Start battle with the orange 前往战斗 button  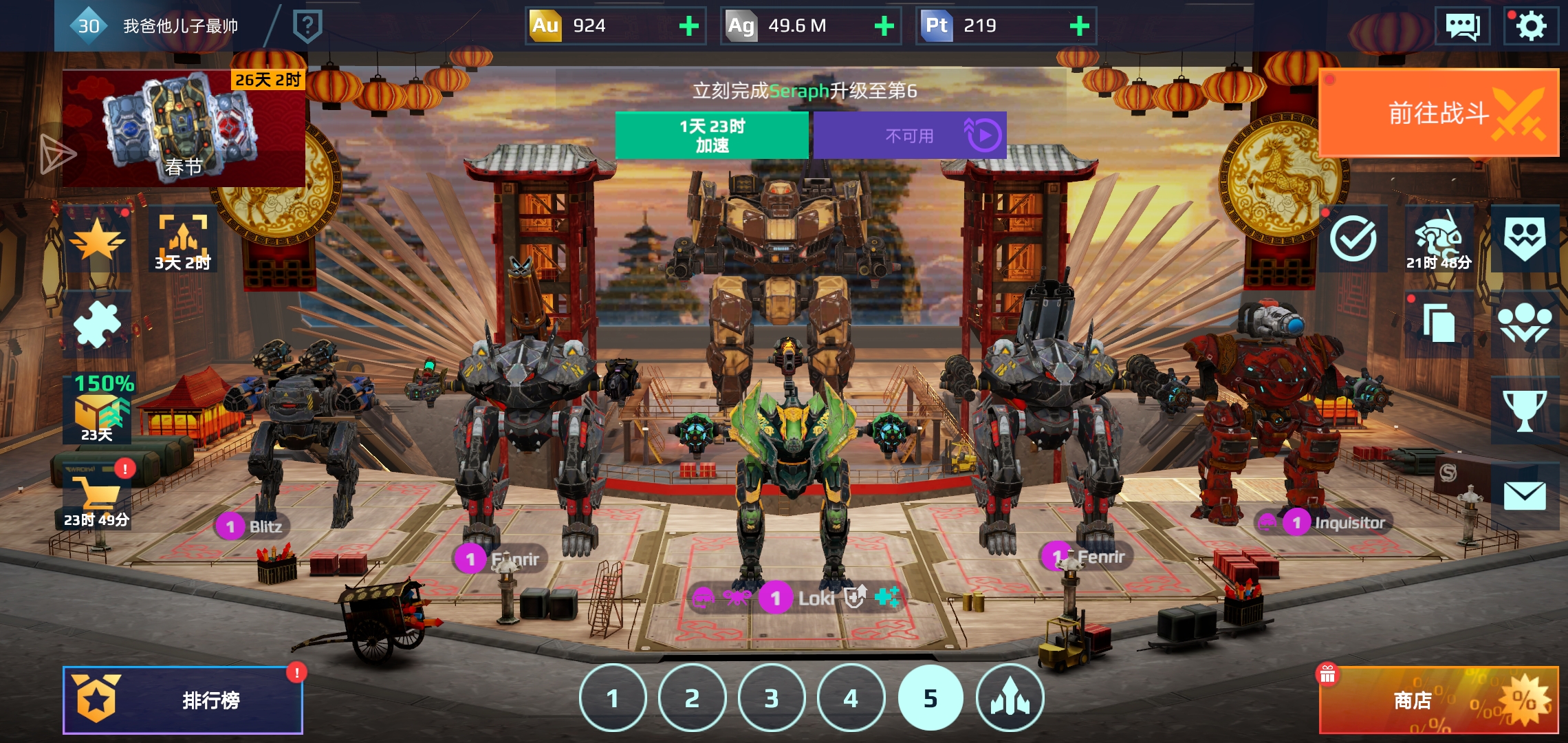(x=1439, y=114)
